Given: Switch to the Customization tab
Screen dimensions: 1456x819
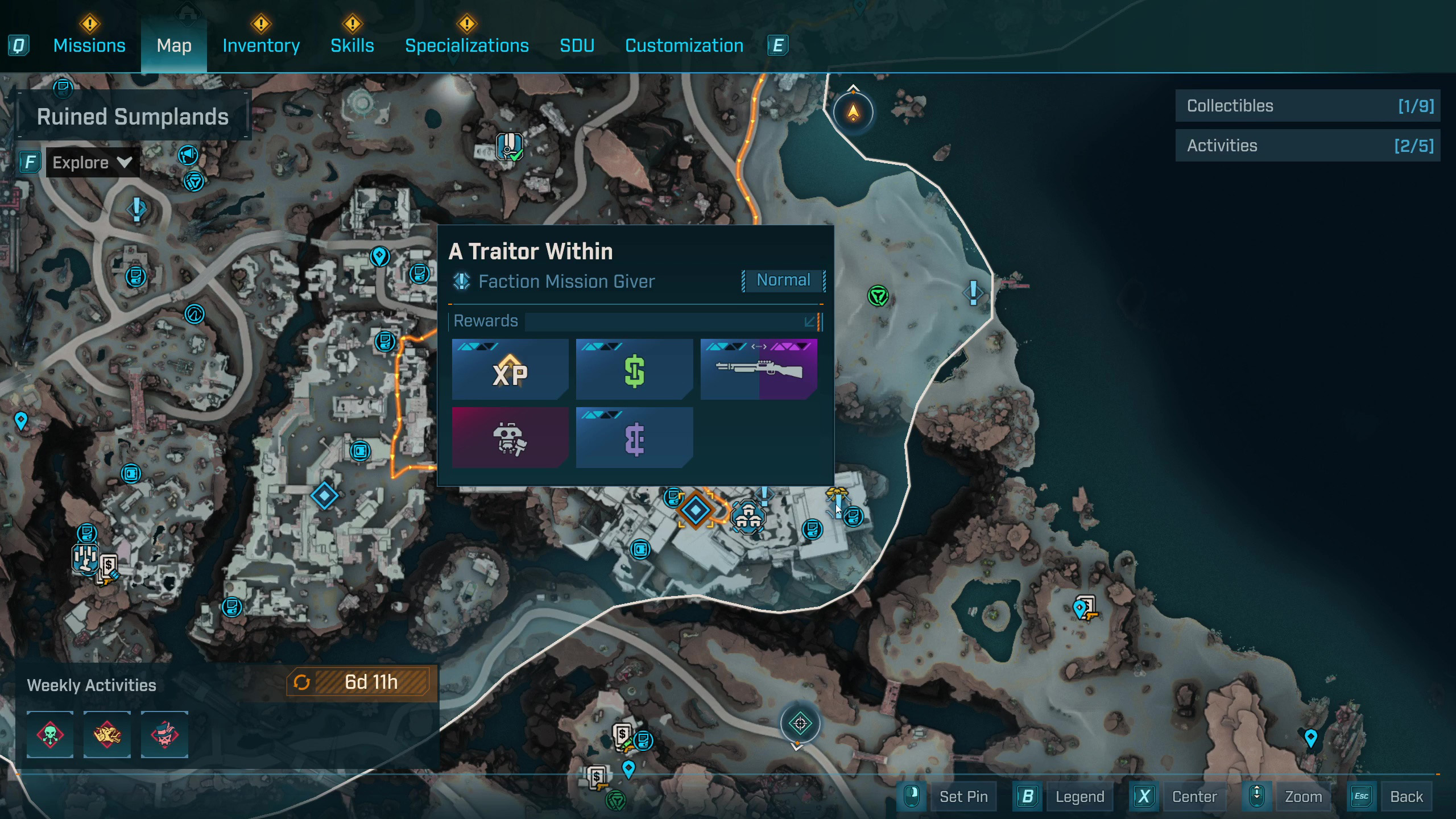Looking at the screenshot, I should [684, 45].
